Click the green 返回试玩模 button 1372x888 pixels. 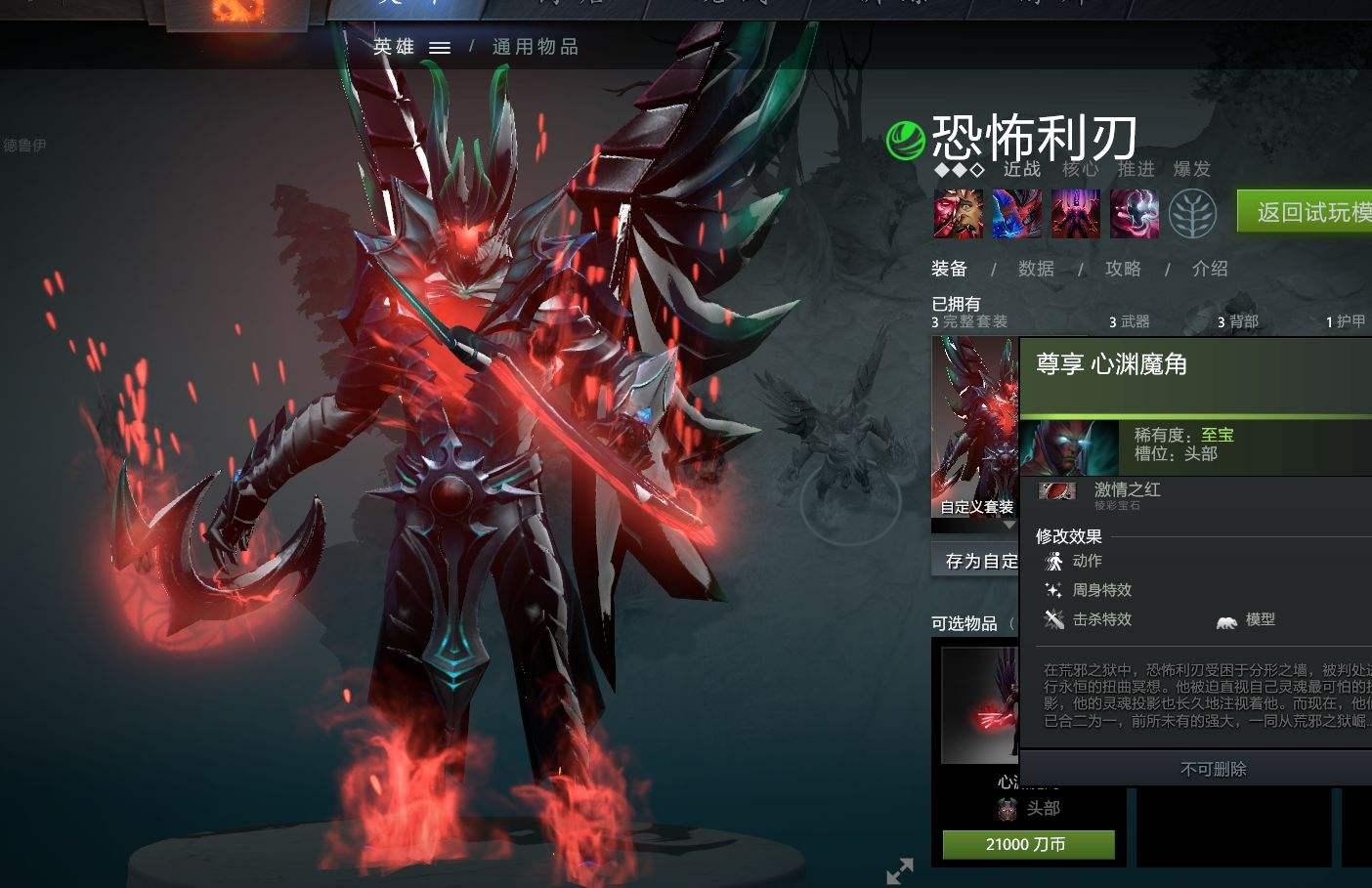coord(1307,211)
